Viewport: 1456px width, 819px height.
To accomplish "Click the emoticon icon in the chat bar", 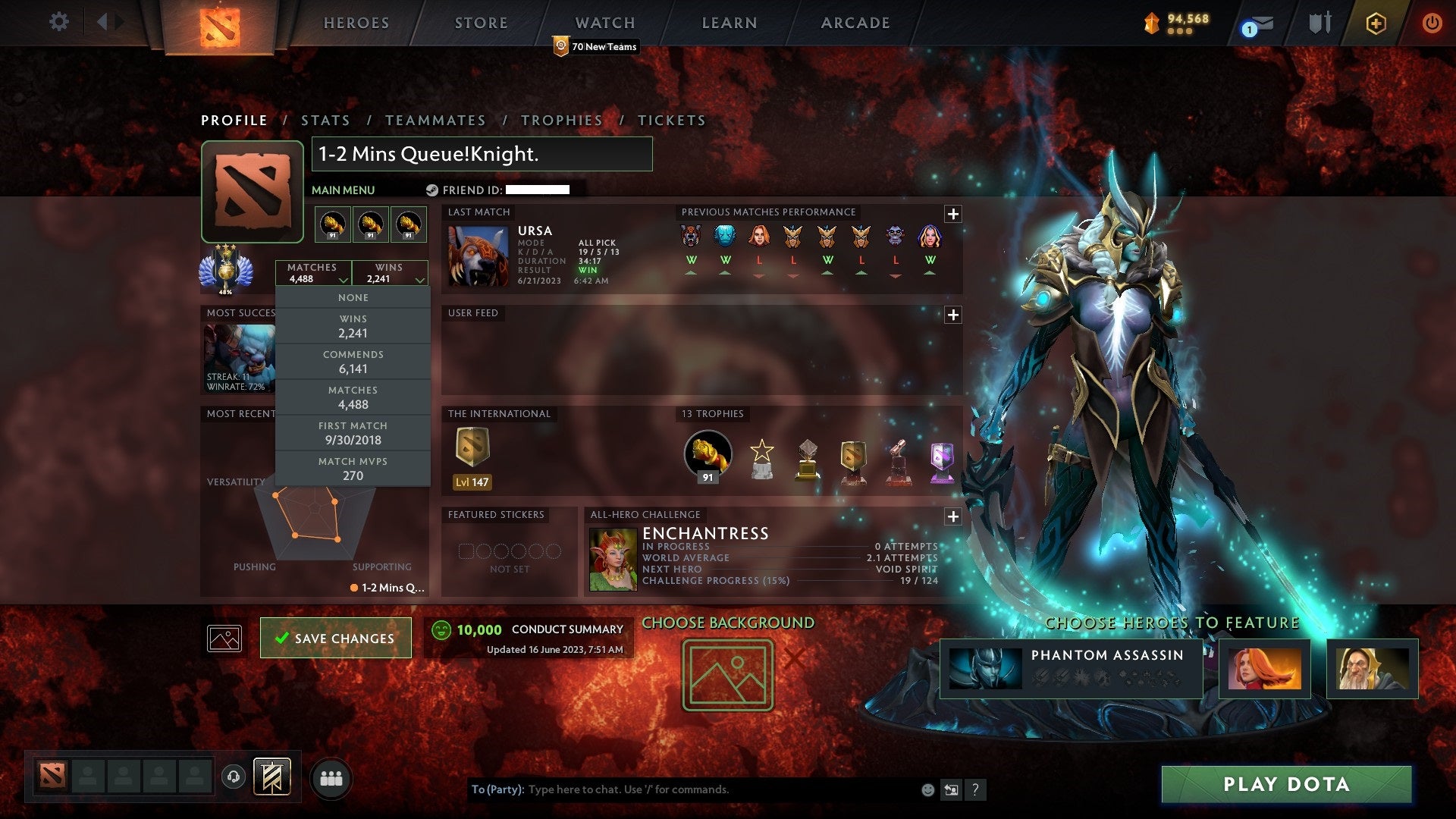I will coord(927,789).
